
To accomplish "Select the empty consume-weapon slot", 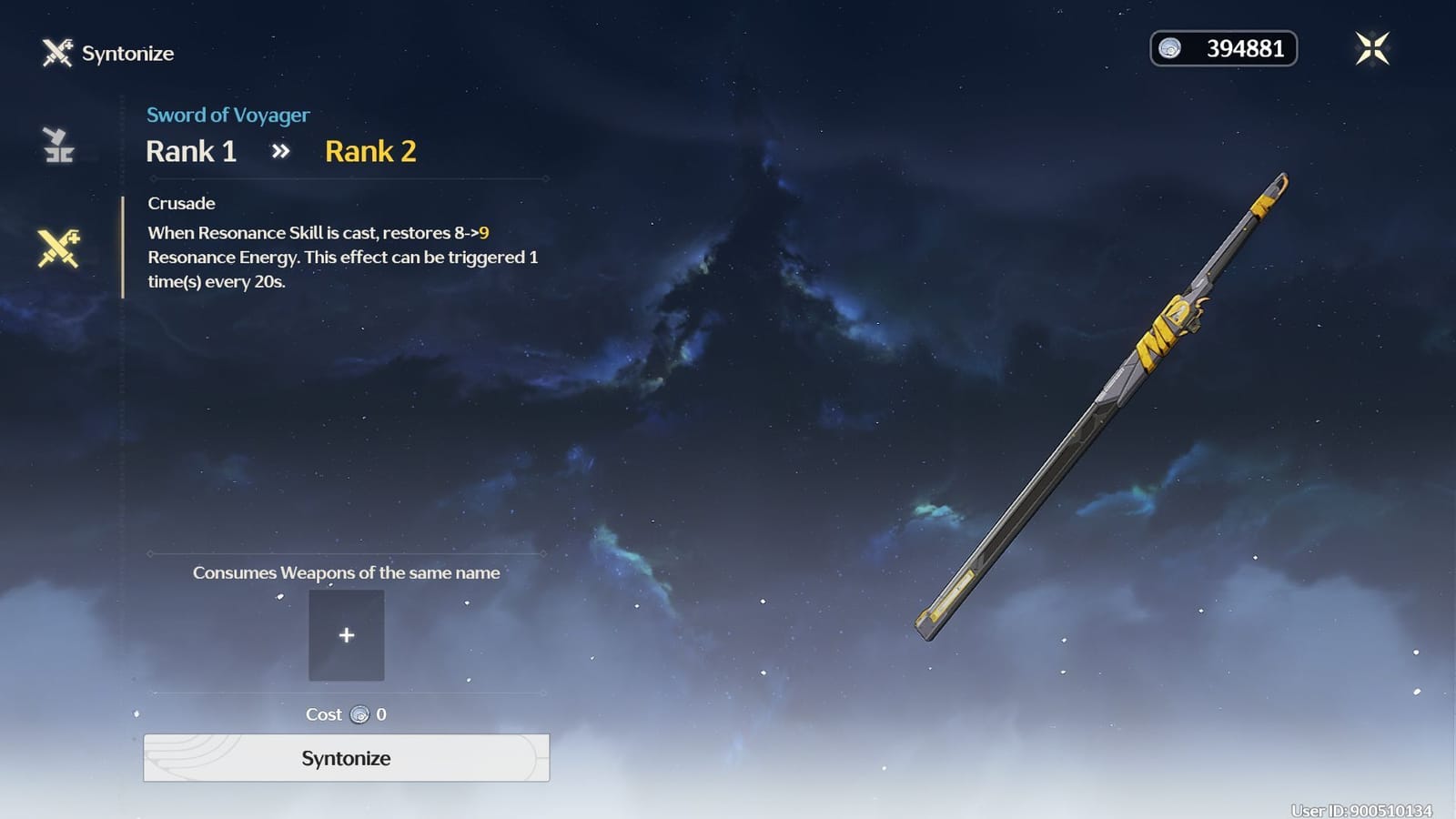I will point(347,635).
